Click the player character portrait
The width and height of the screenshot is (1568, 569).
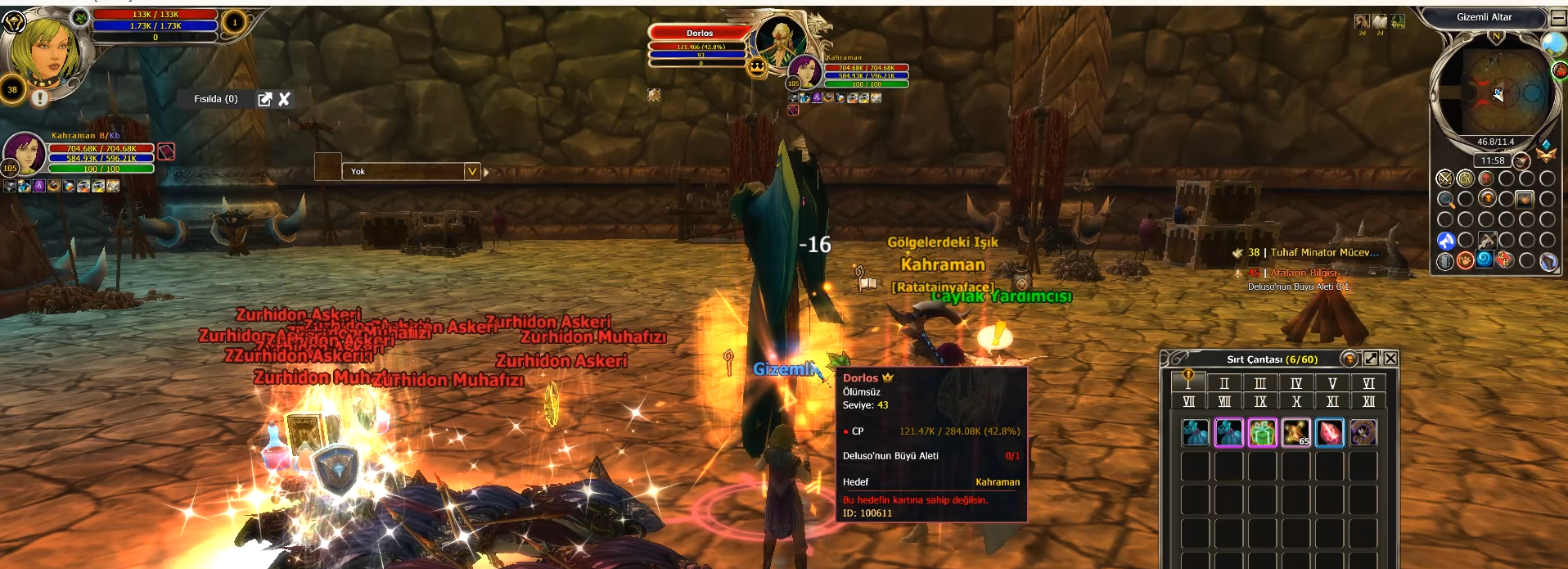click(43, 49)
